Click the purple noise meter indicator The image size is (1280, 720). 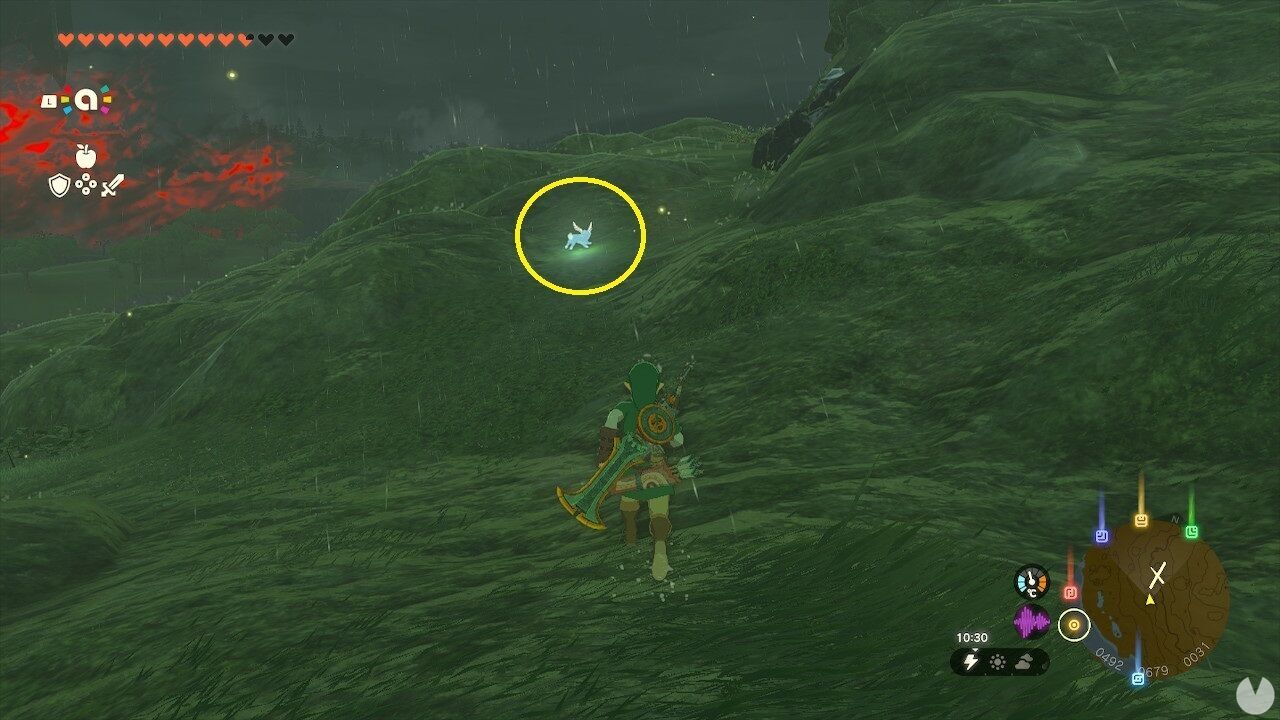[x=1032, y=622]
